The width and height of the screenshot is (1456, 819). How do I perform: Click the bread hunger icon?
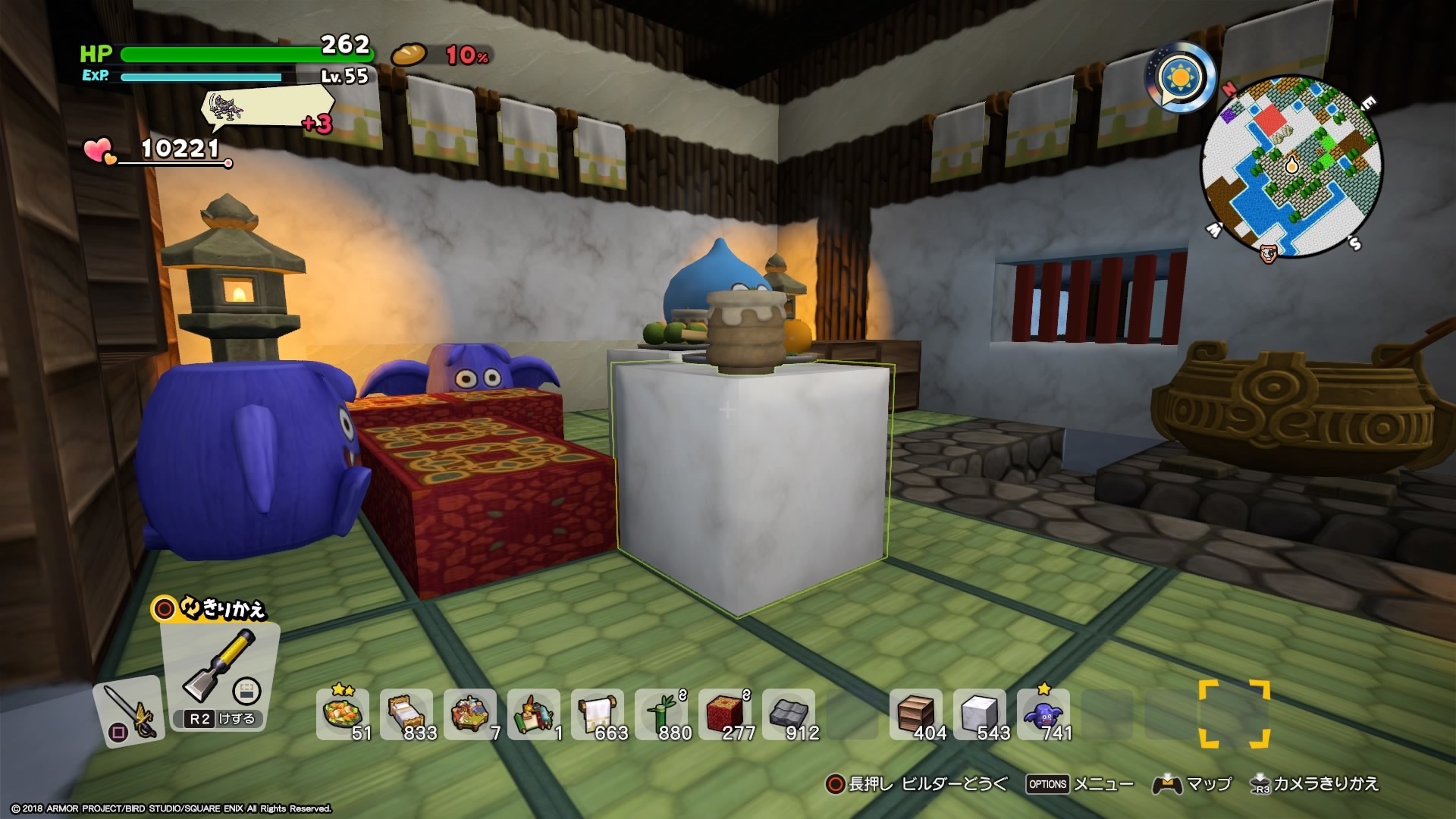(409, 55)
